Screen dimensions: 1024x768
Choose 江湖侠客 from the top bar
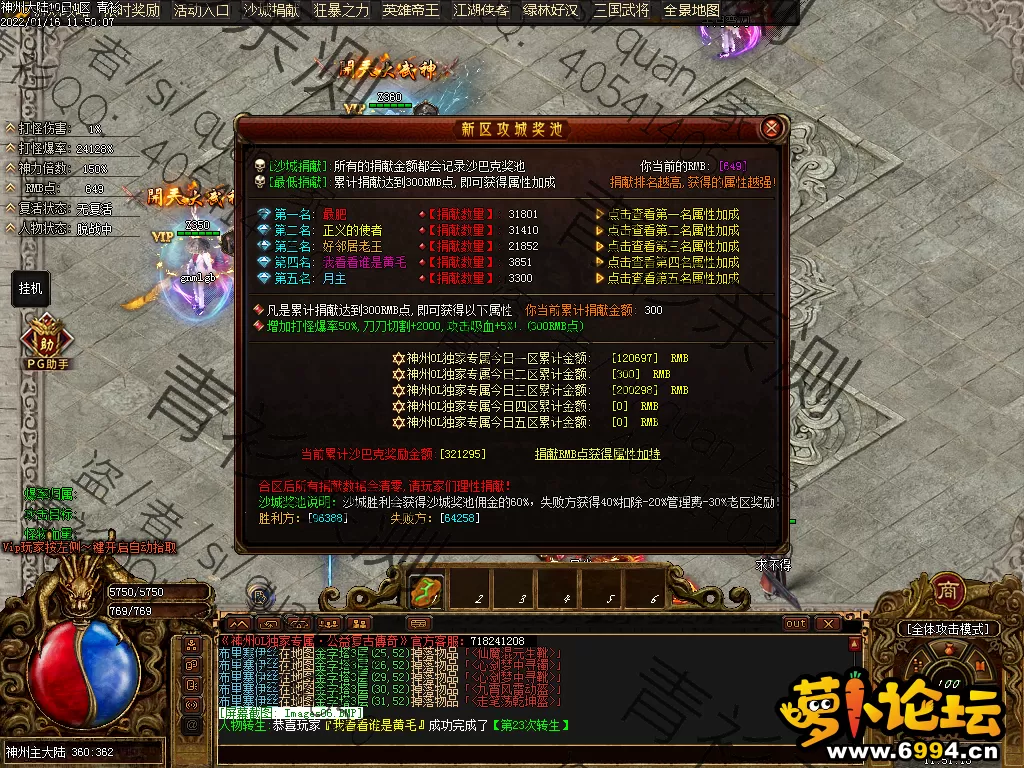click(481, 11)
